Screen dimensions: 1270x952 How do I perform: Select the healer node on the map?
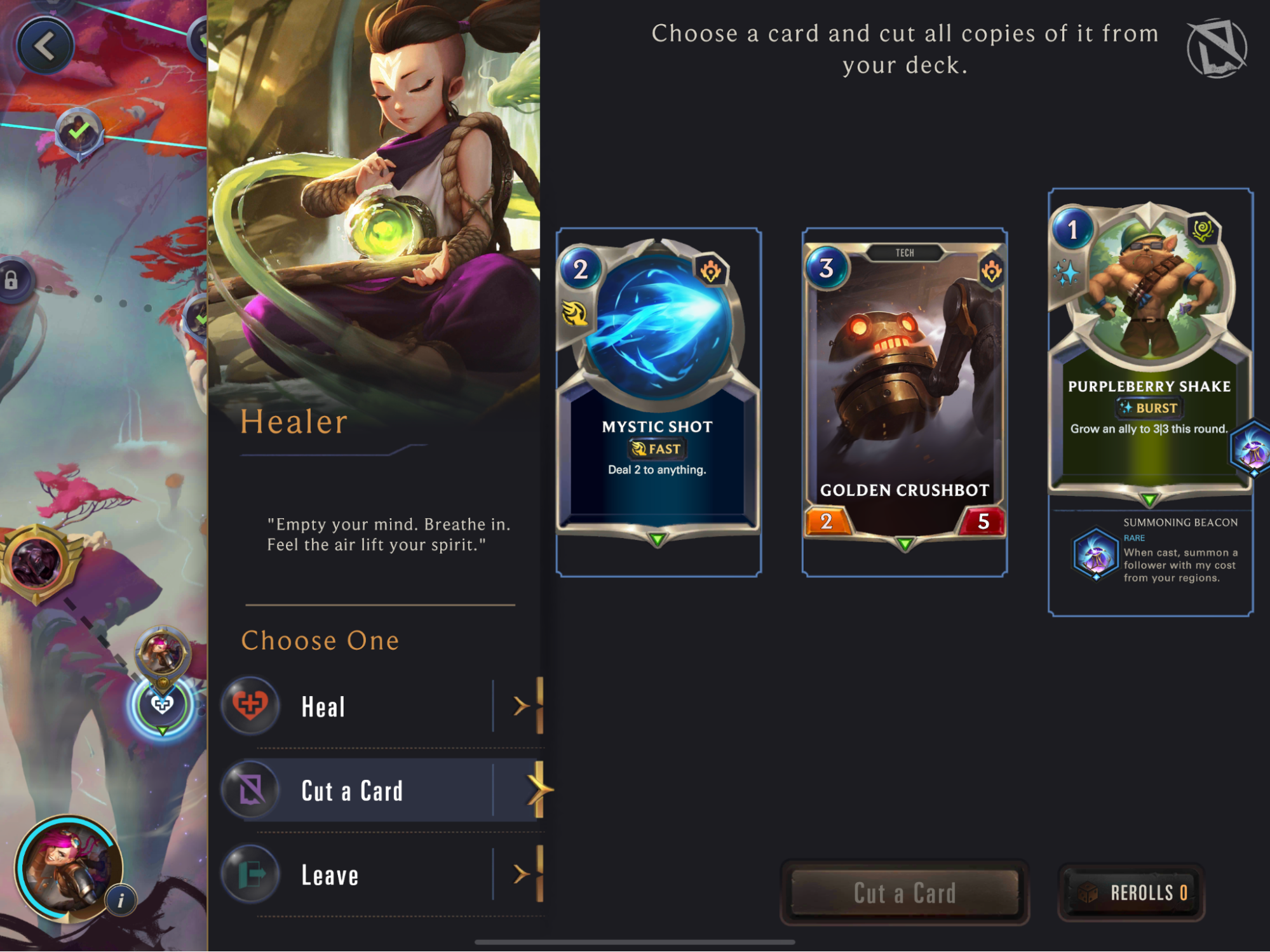coord(162,704)
